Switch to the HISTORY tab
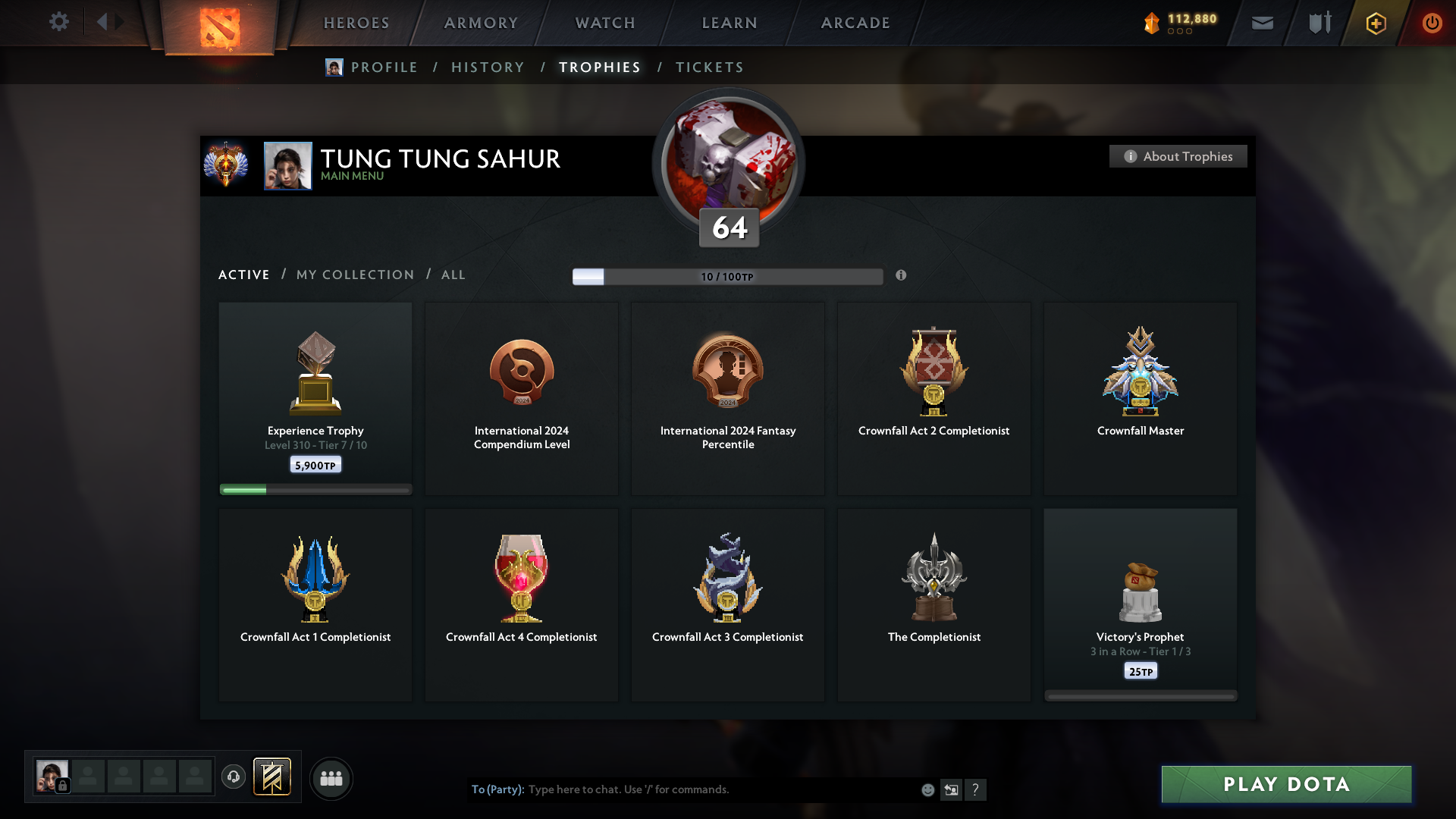This screenshot has height=819, width=1456. [x=487, y=67]
